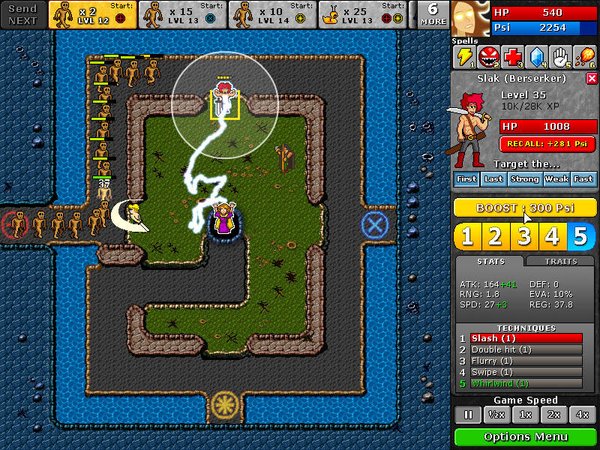
Task: Select boost level 4
Action: (553, 236)
